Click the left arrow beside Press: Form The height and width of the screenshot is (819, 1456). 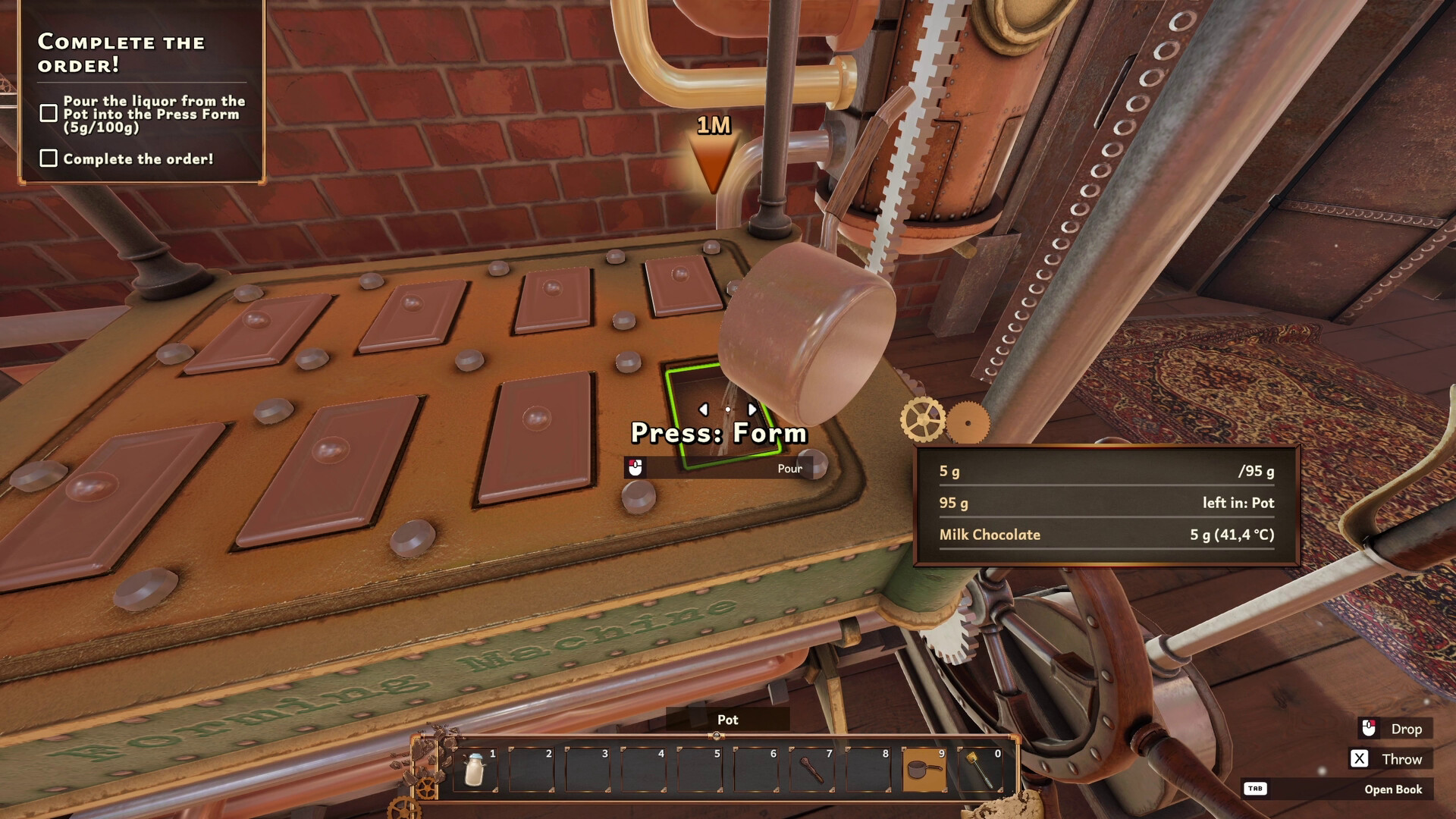point(704,408)
